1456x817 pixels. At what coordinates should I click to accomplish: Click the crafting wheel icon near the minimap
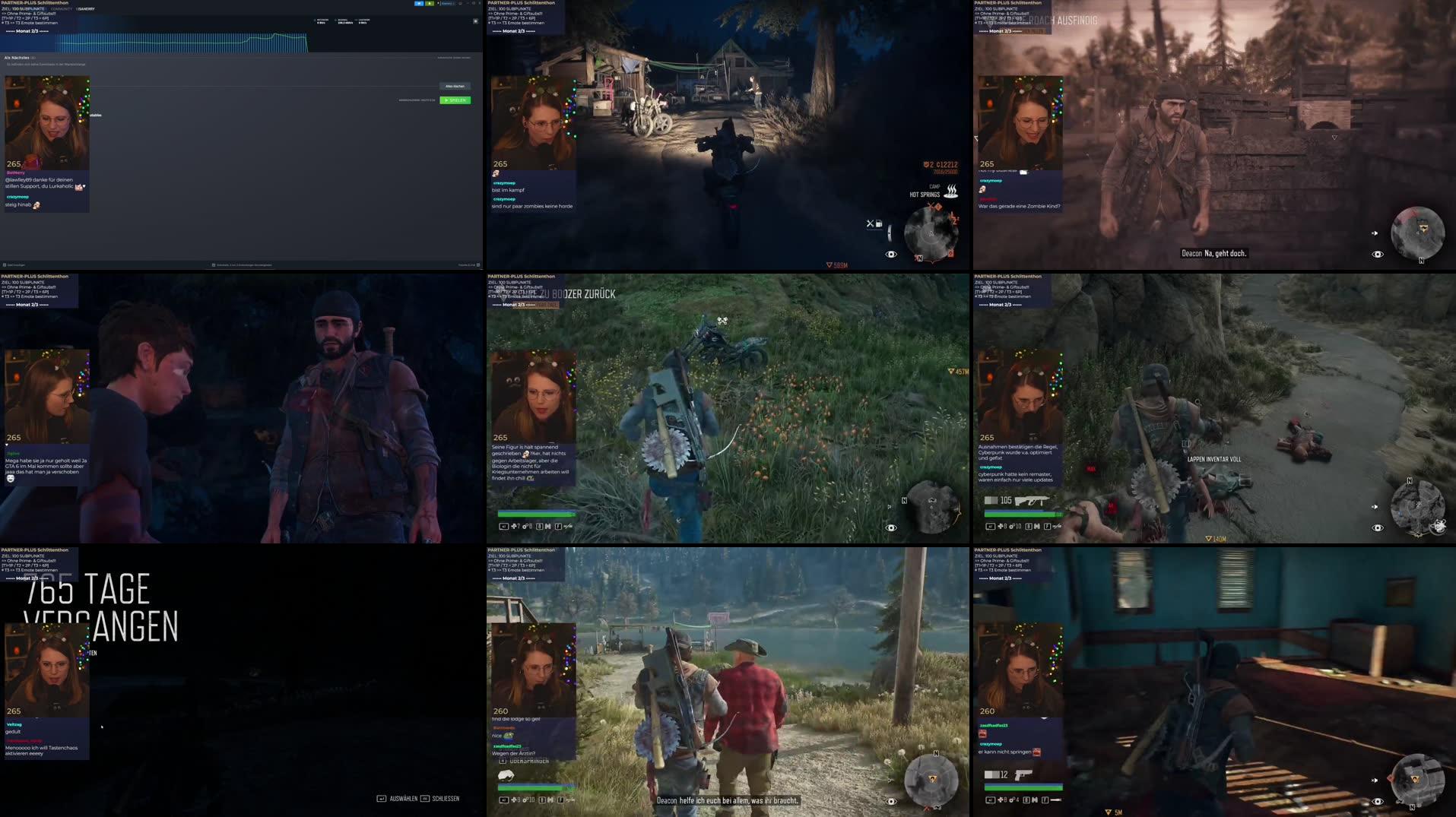(869, 225)
